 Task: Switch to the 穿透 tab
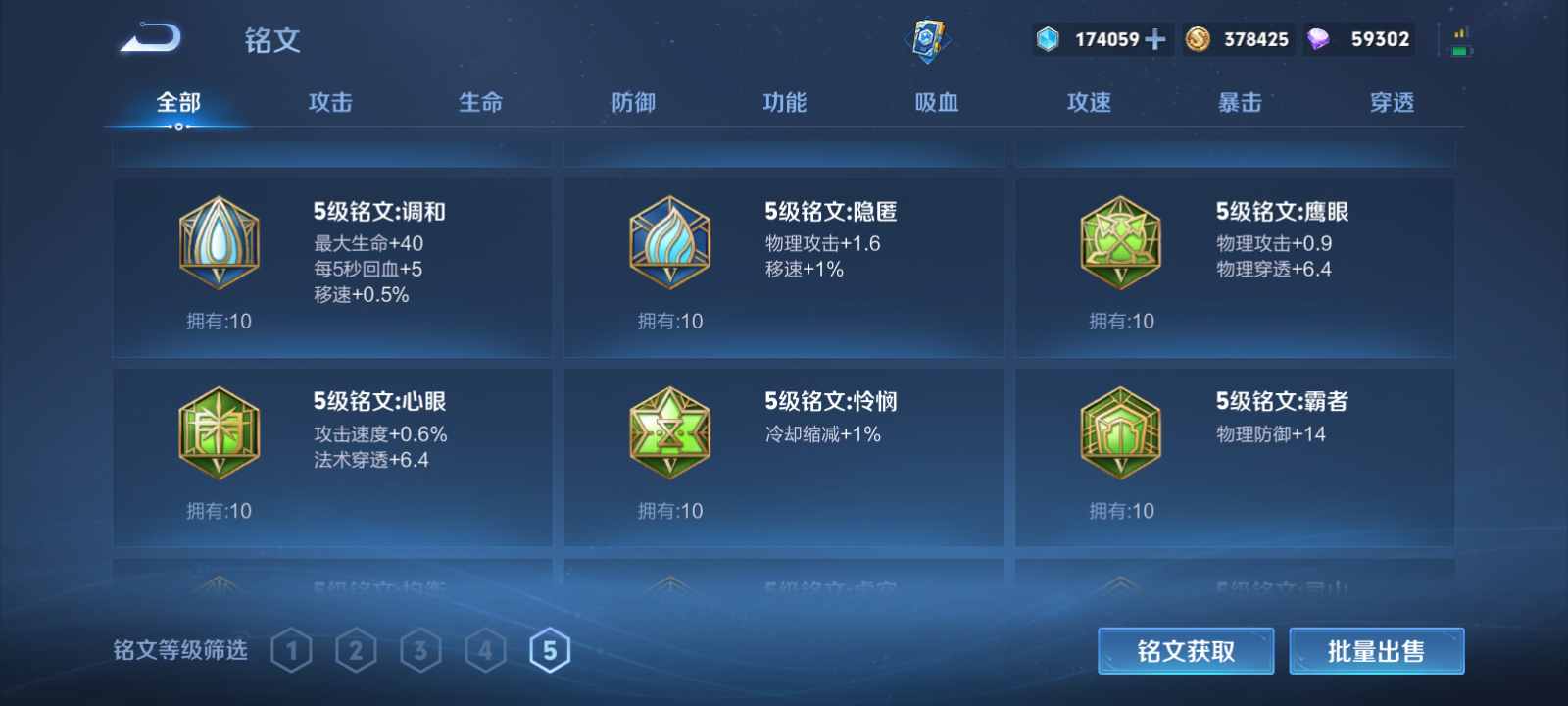1392,102
